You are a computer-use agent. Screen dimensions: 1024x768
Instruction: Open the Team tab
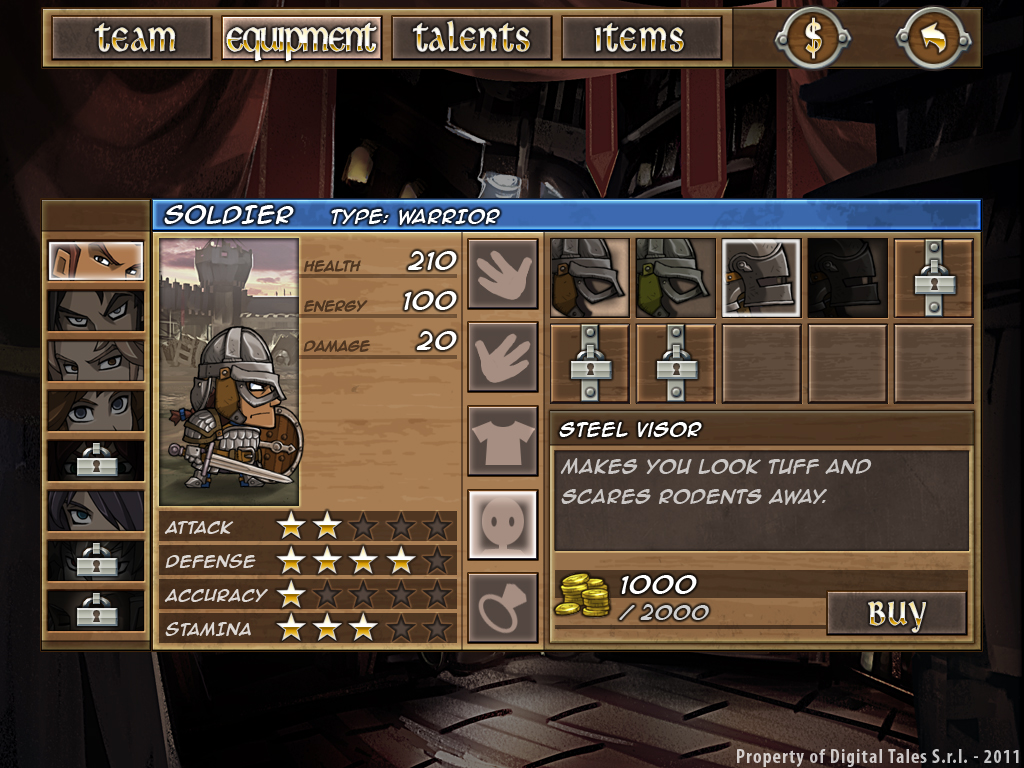pos(132,38)
